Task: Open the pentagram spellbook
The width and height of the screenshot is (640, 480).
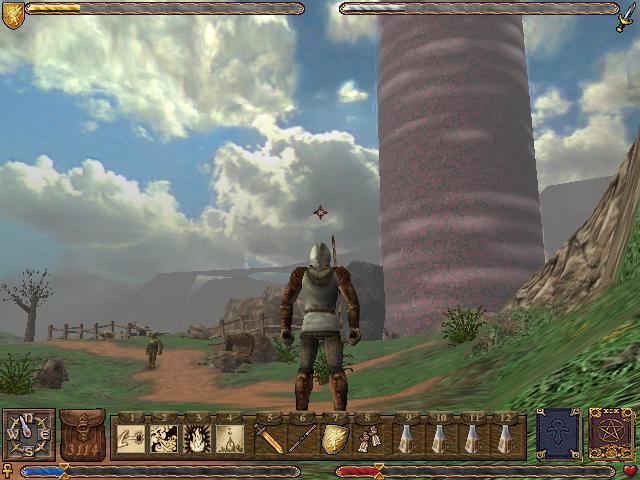Action: (x=609, y=434)
